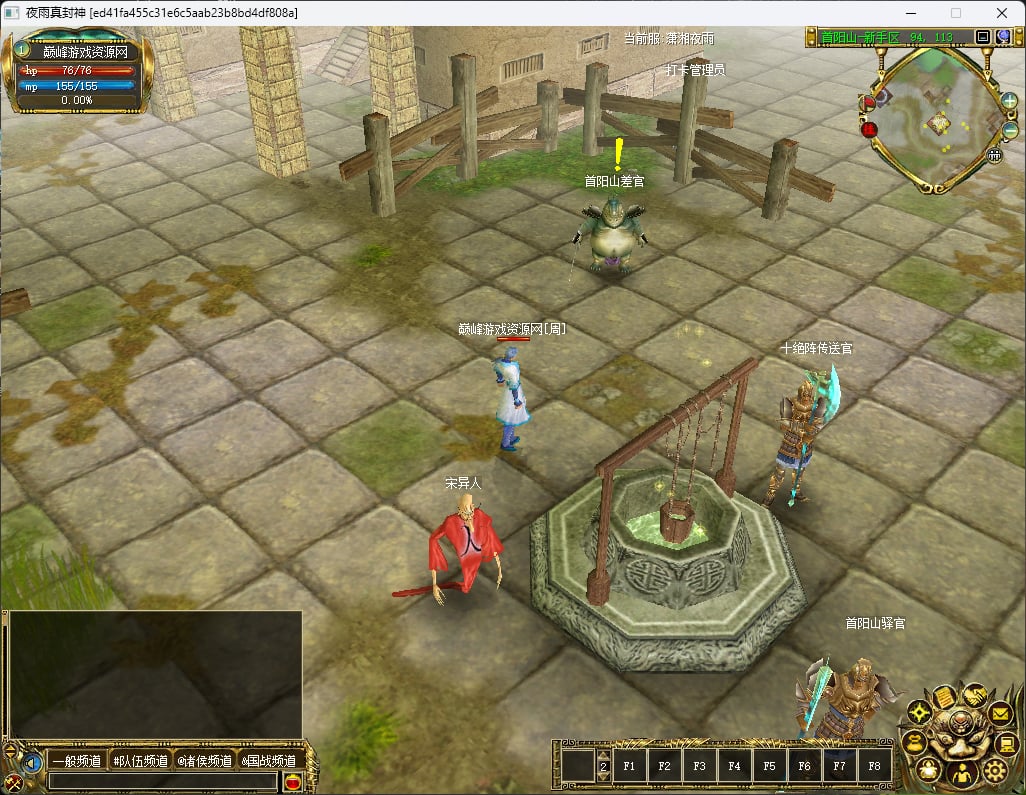Click the crossed hammers icon by chat
The height and width of the screenshot is (795, 1026).
(13, 783)
